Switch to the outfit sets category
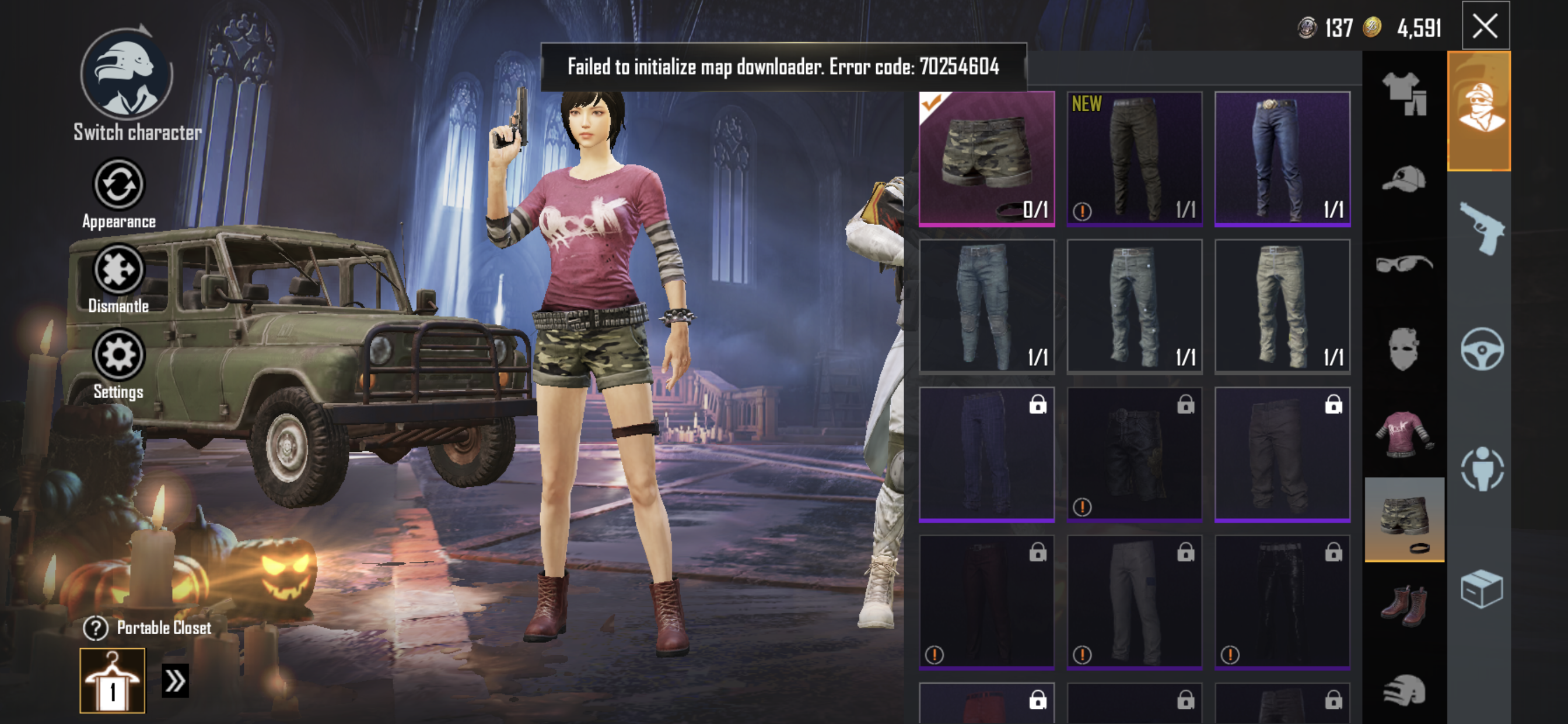Image resolution: width=1568 pixels, height=724 pixels. [x=1403, y=93]
